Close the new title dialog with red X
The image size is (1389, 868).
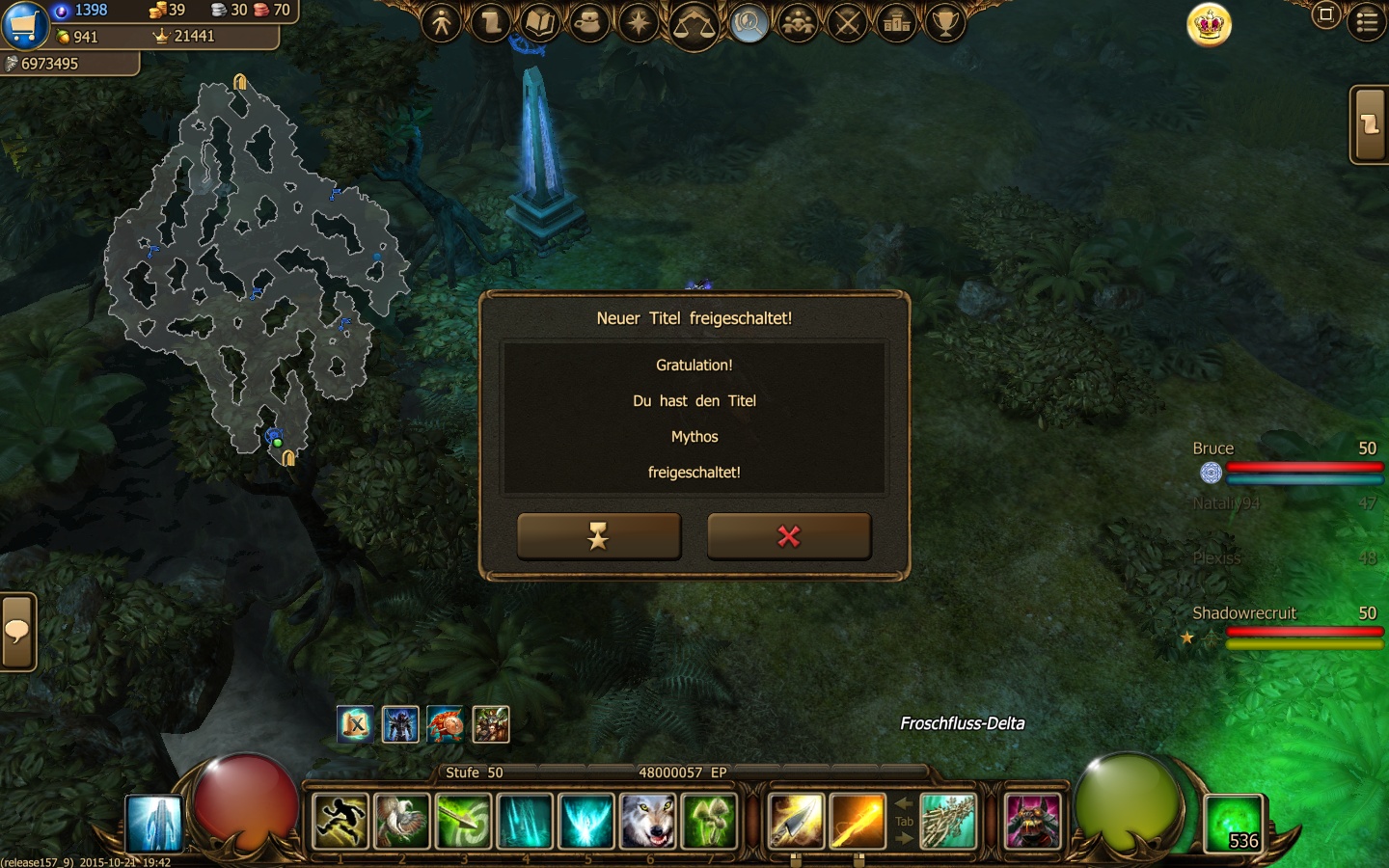pos(789,536)
